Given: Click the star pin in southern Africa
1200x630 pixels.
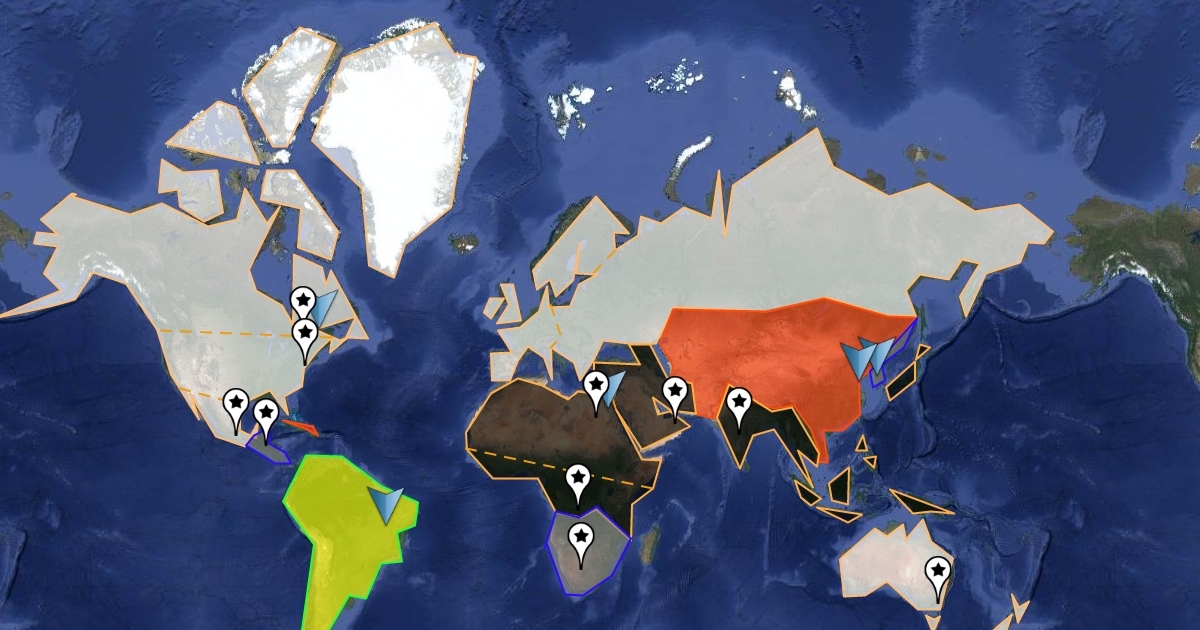Looking at the screenshot, I should pyautogui.click(x=580, y=538).
